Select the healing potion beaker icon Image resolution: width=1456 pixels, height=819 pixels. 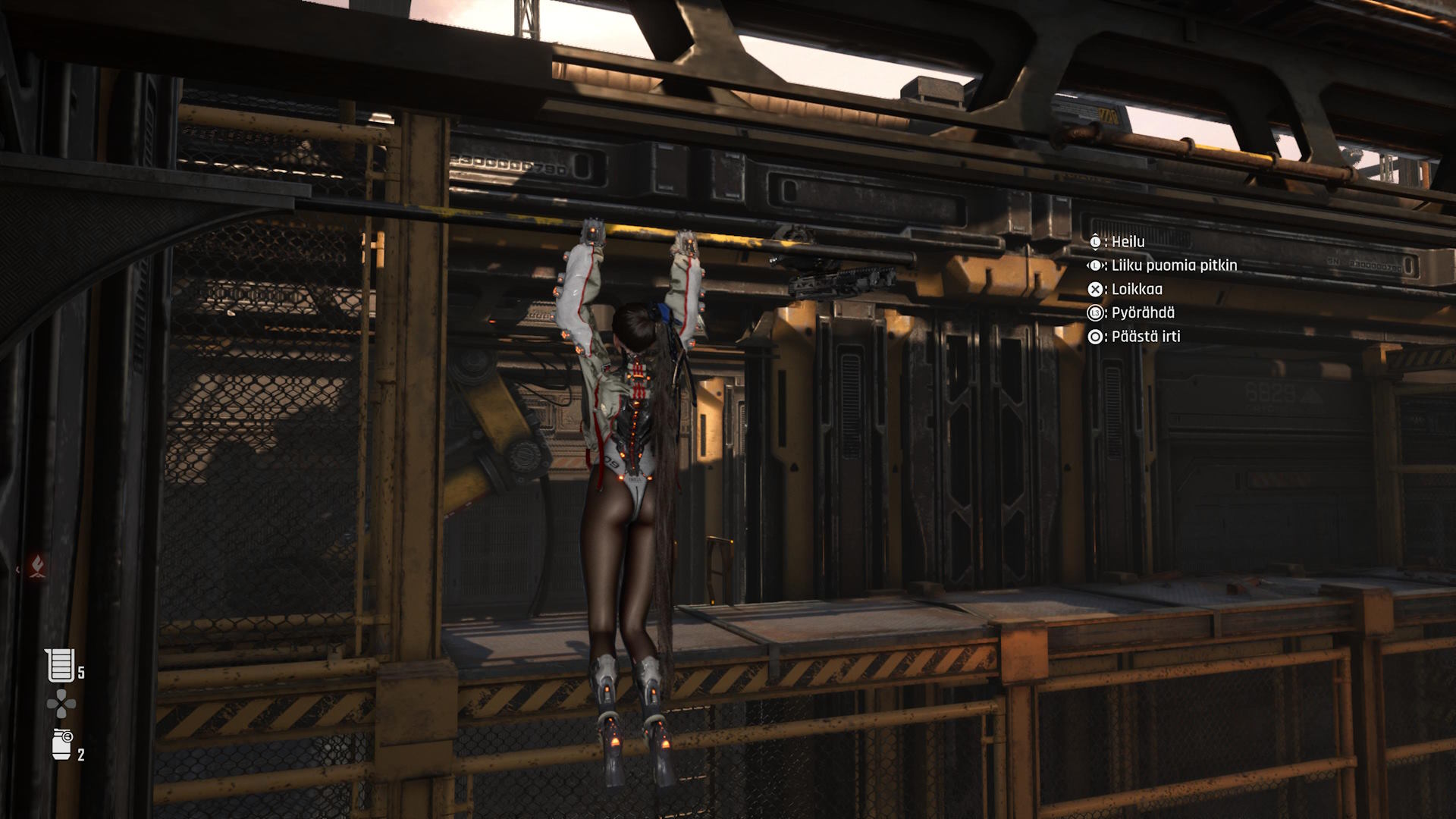pos(61,665)
